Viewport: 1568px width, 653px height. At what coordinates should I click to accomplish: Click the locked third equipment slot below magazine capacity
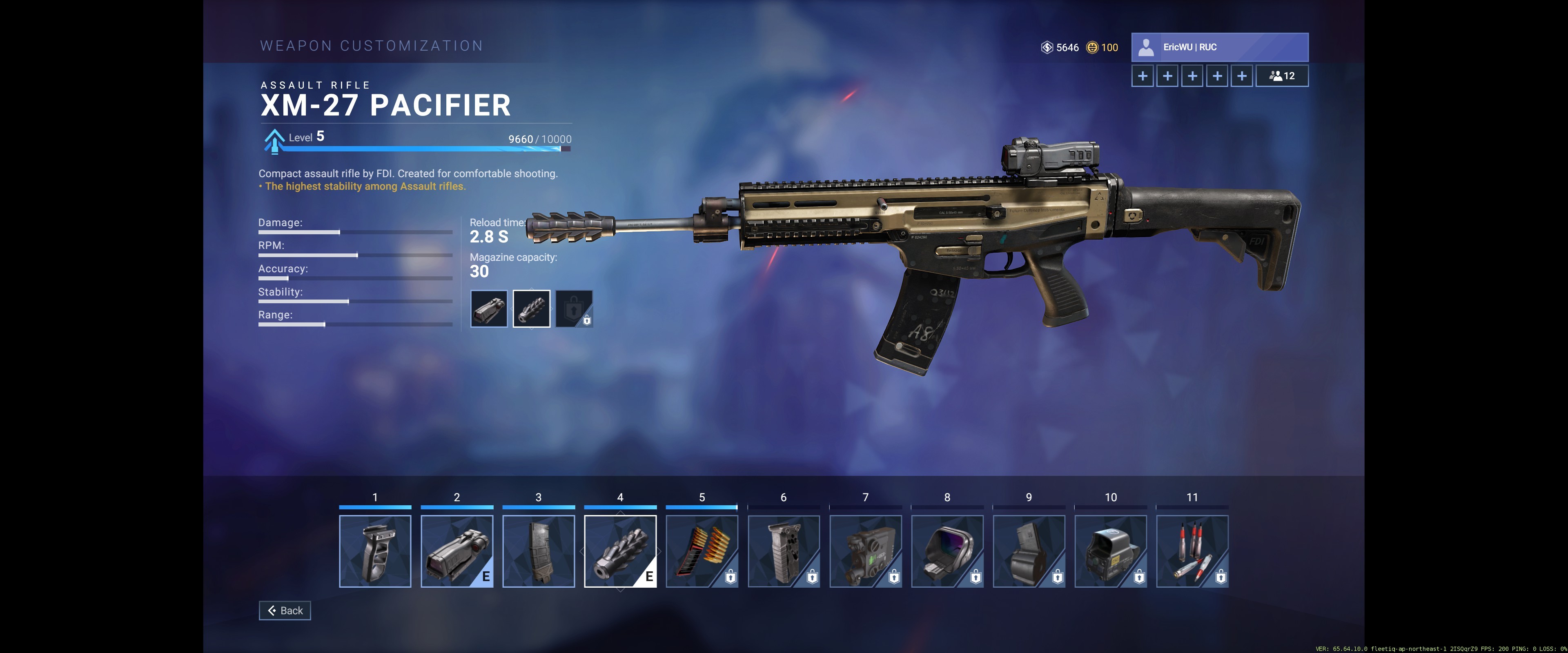click(x=574, y=309)
